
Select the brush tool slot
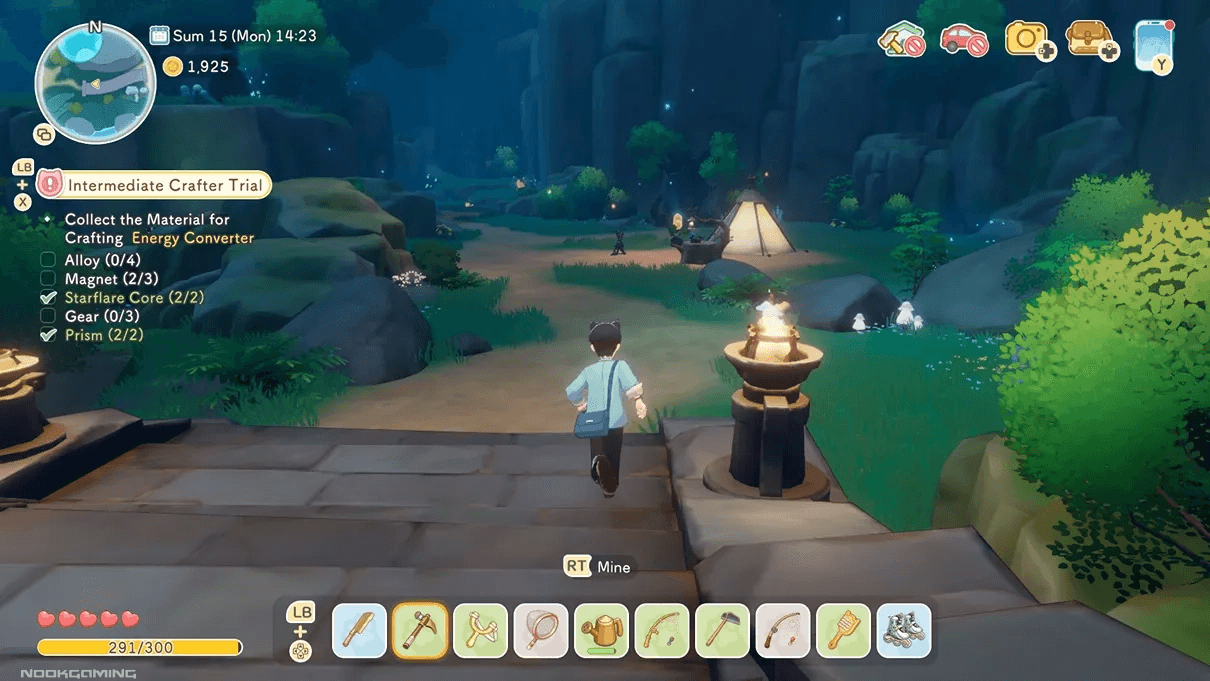[843, 631]
